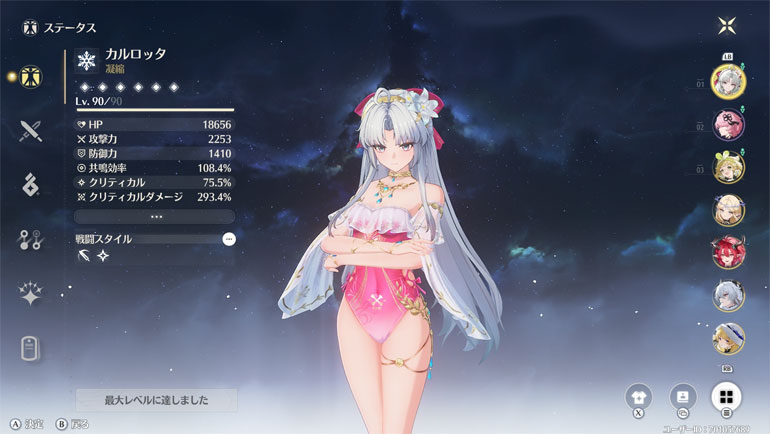Select the blonde character with the green hat
Image resolution: width=770 pixels, height=434 pixels.
point(726,166)
